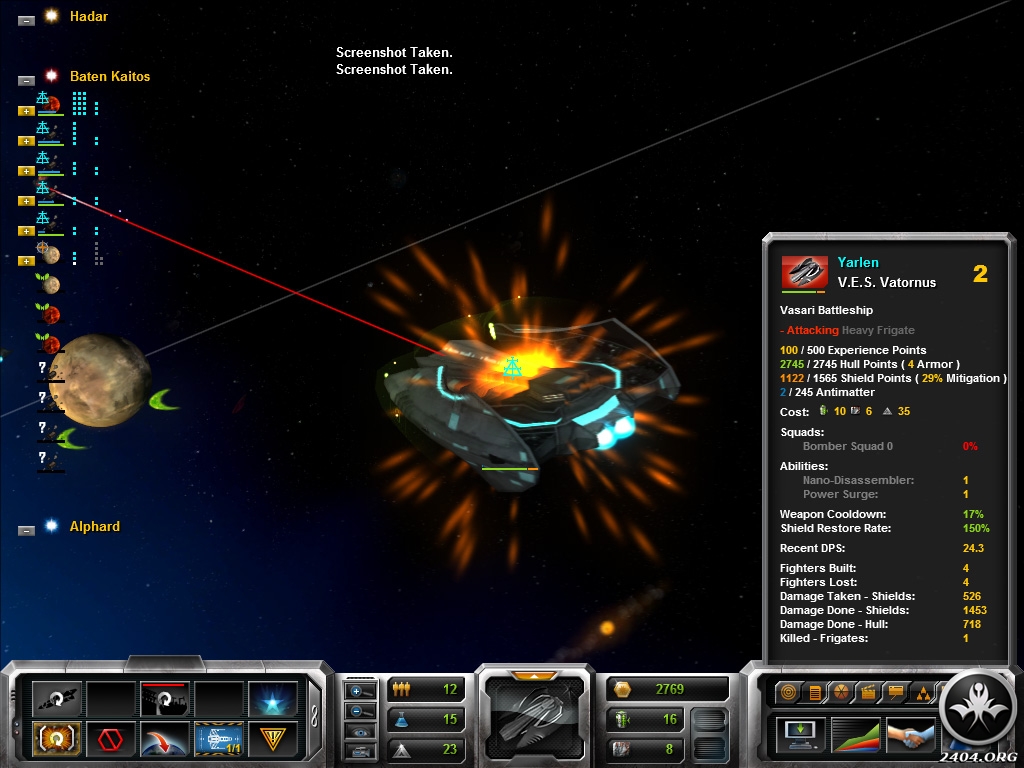The image size is (1024, 768).
Task: Open the bomber squad 1/1 blueprint icon
Action: pyautogui.click(x=219, y=740)
